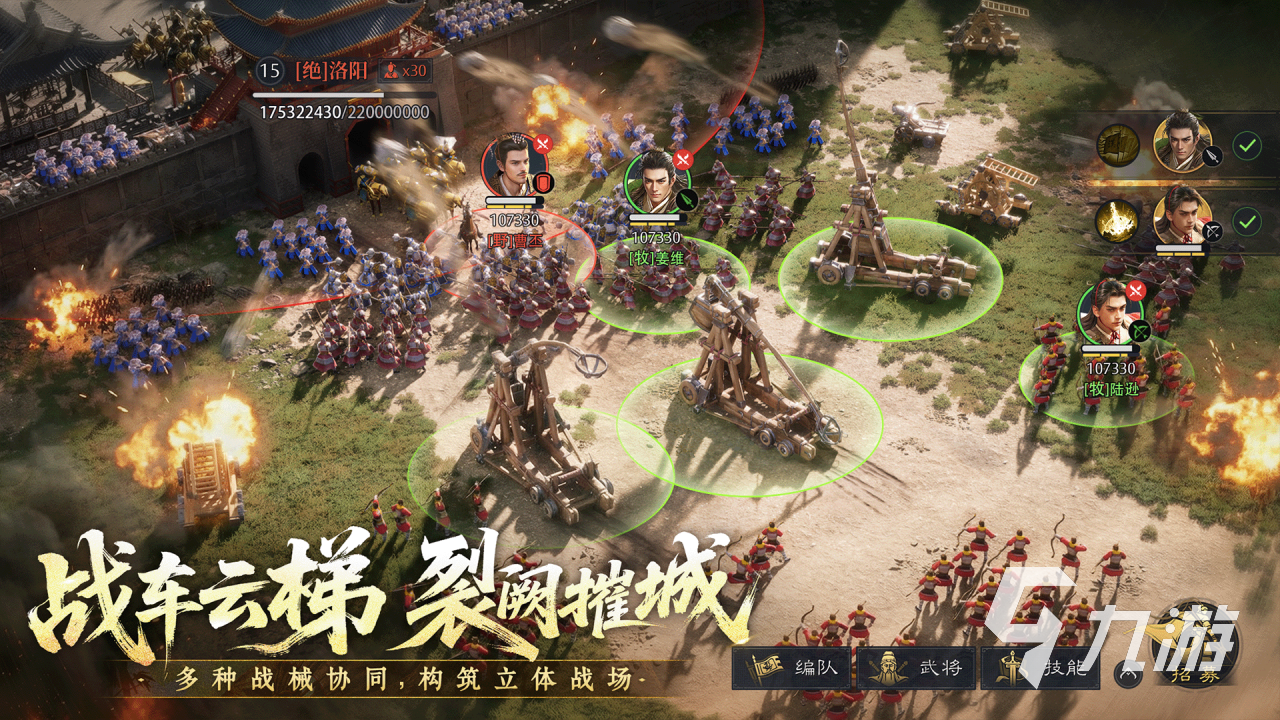Open the 编队 formation menu
The height and width of the screenshot is (720, 1280).
pyautogui.click(x=792, y=668)
